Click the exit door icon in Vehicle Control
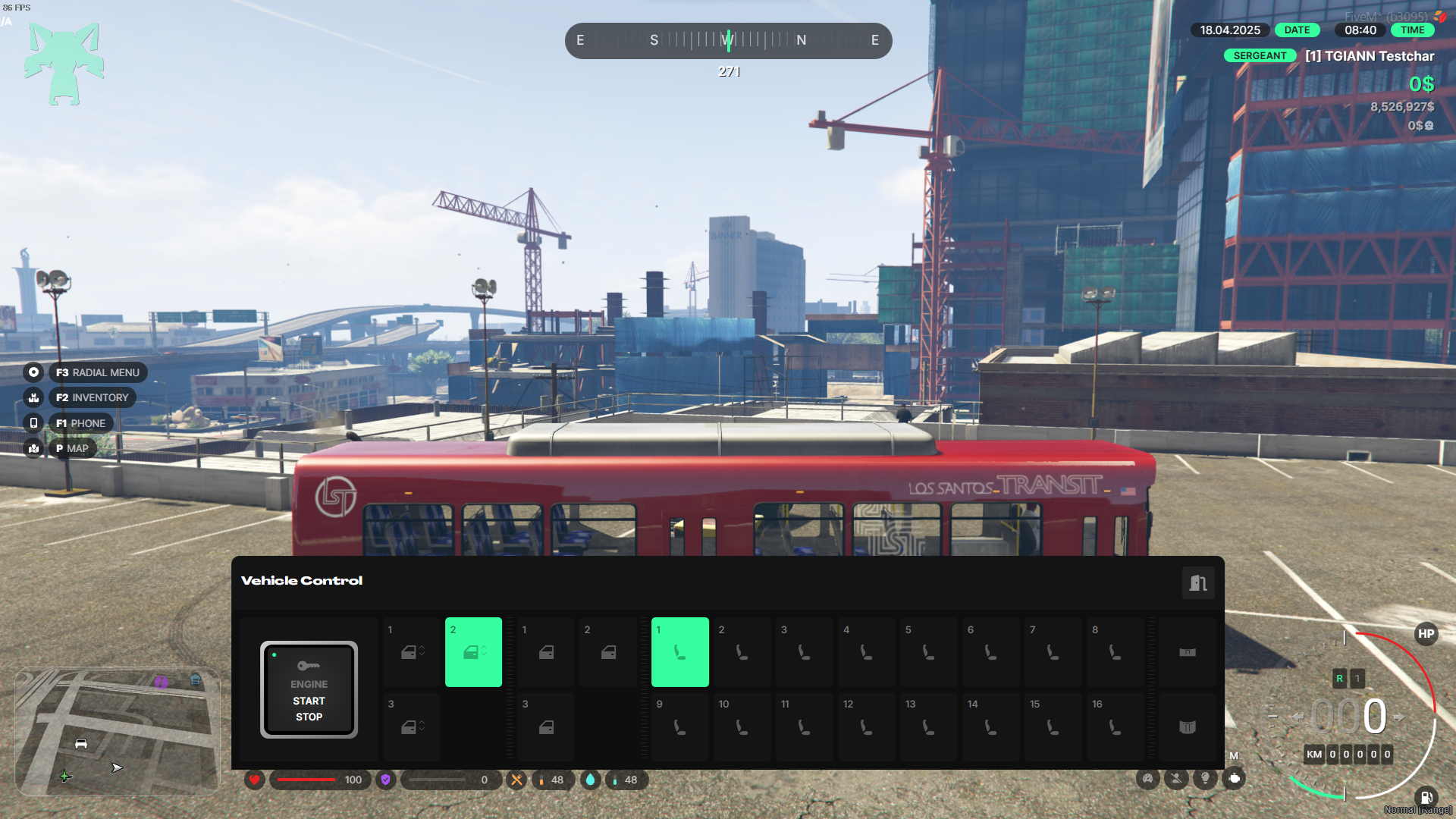 (x=1198, y=582)
